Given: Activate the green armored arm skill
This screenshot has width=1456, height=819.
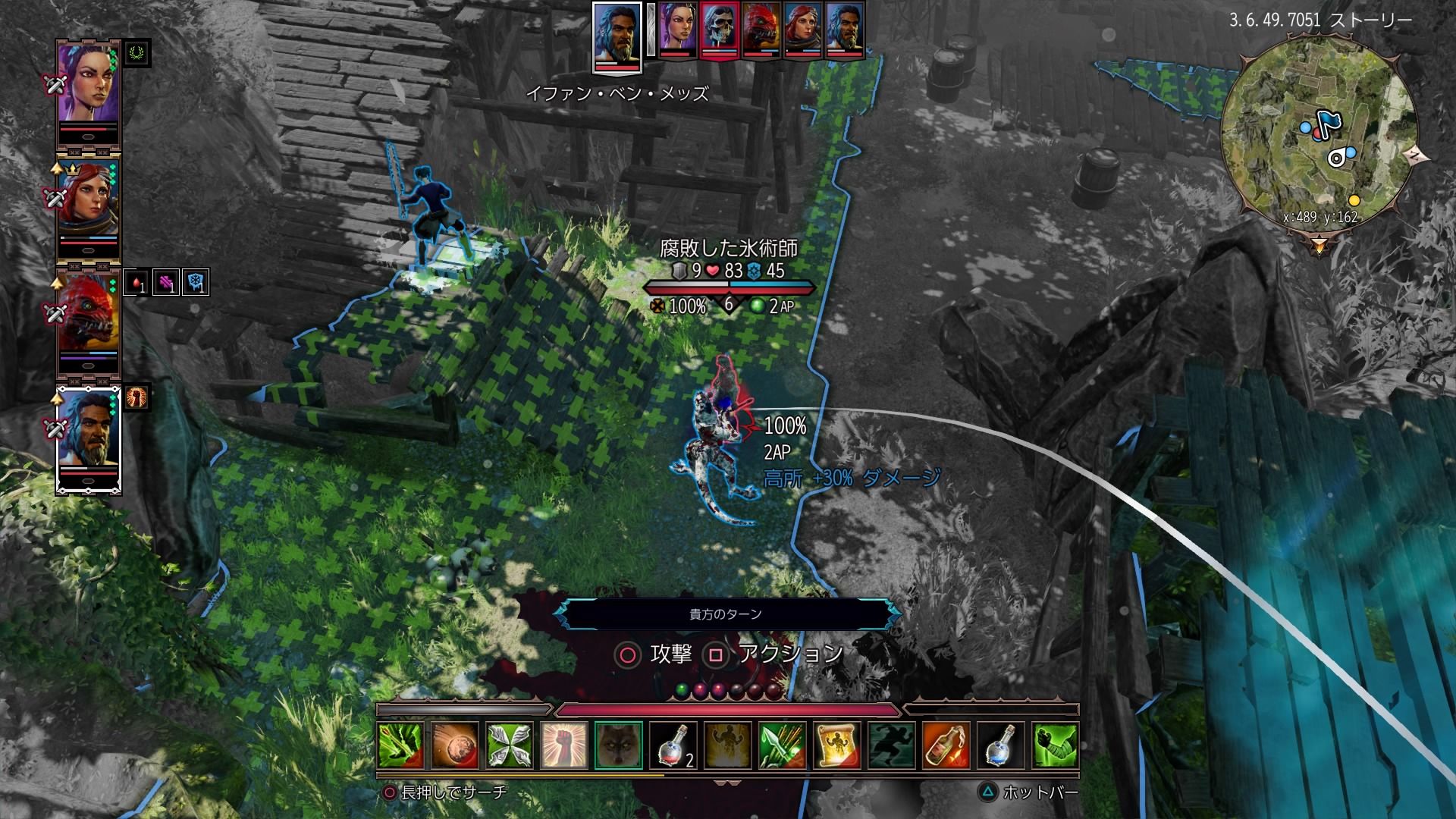Looking at the screenshot, I should [x=1055, y=746].
